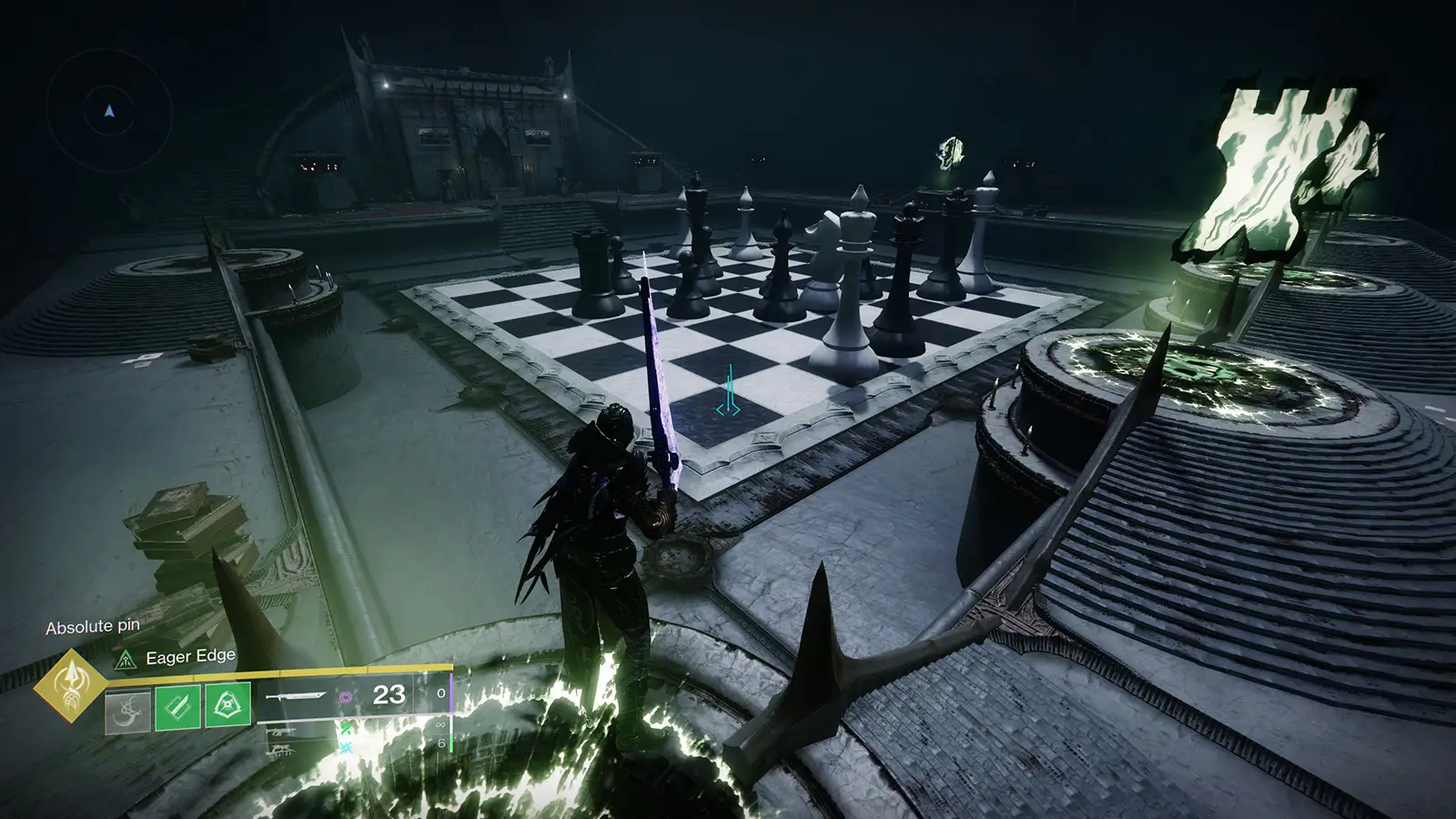The width and height of the screenshot is (1456, 819).
Task: Click the Eager Edge buff label
Action: (x=191, y=657)
